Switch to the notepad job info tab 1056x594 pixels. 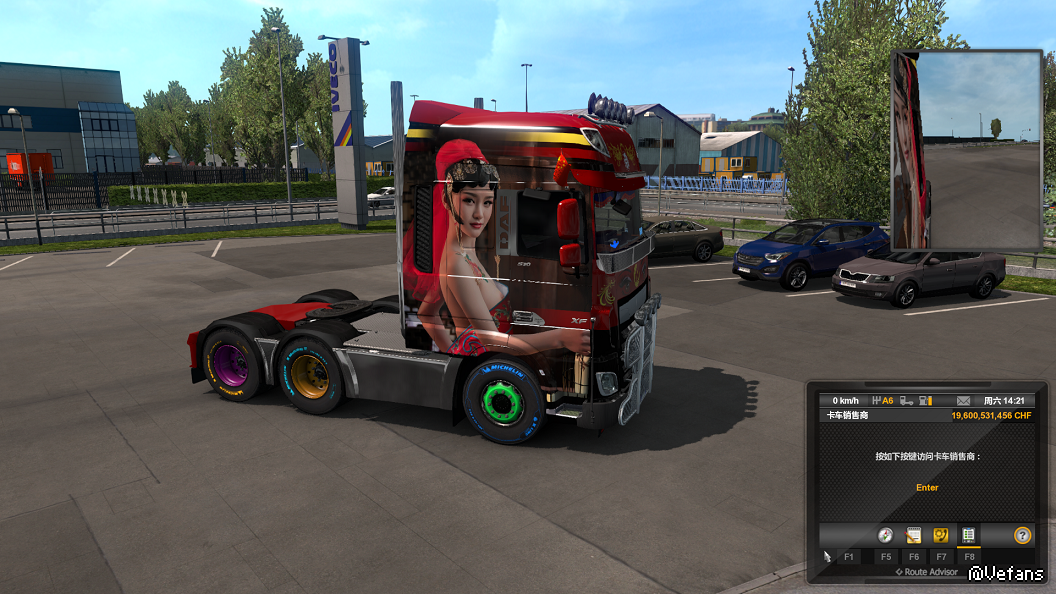tap(913, 535)
